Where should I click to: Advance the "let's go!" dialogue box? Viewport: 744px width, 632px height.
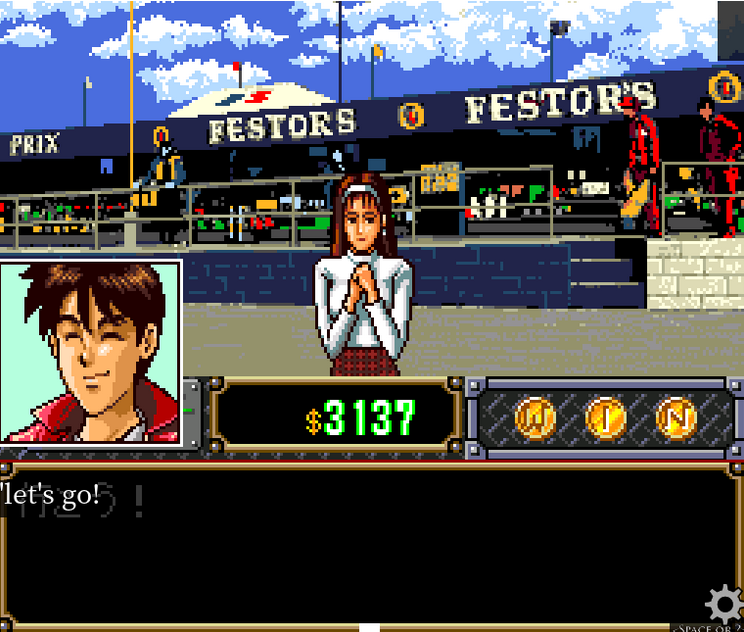(370, 545)
